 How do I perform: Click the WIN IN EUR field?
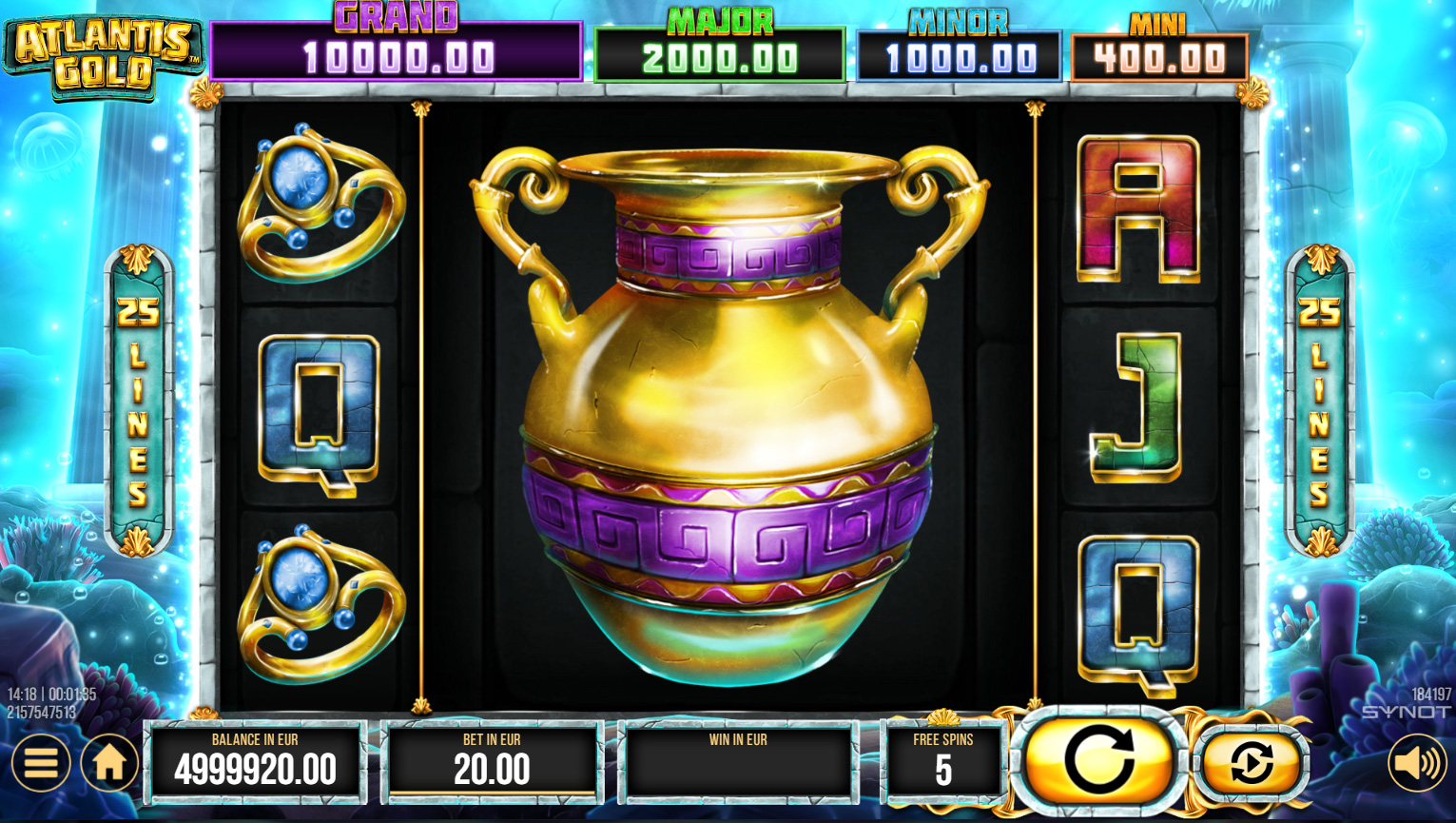click(739, 761)
